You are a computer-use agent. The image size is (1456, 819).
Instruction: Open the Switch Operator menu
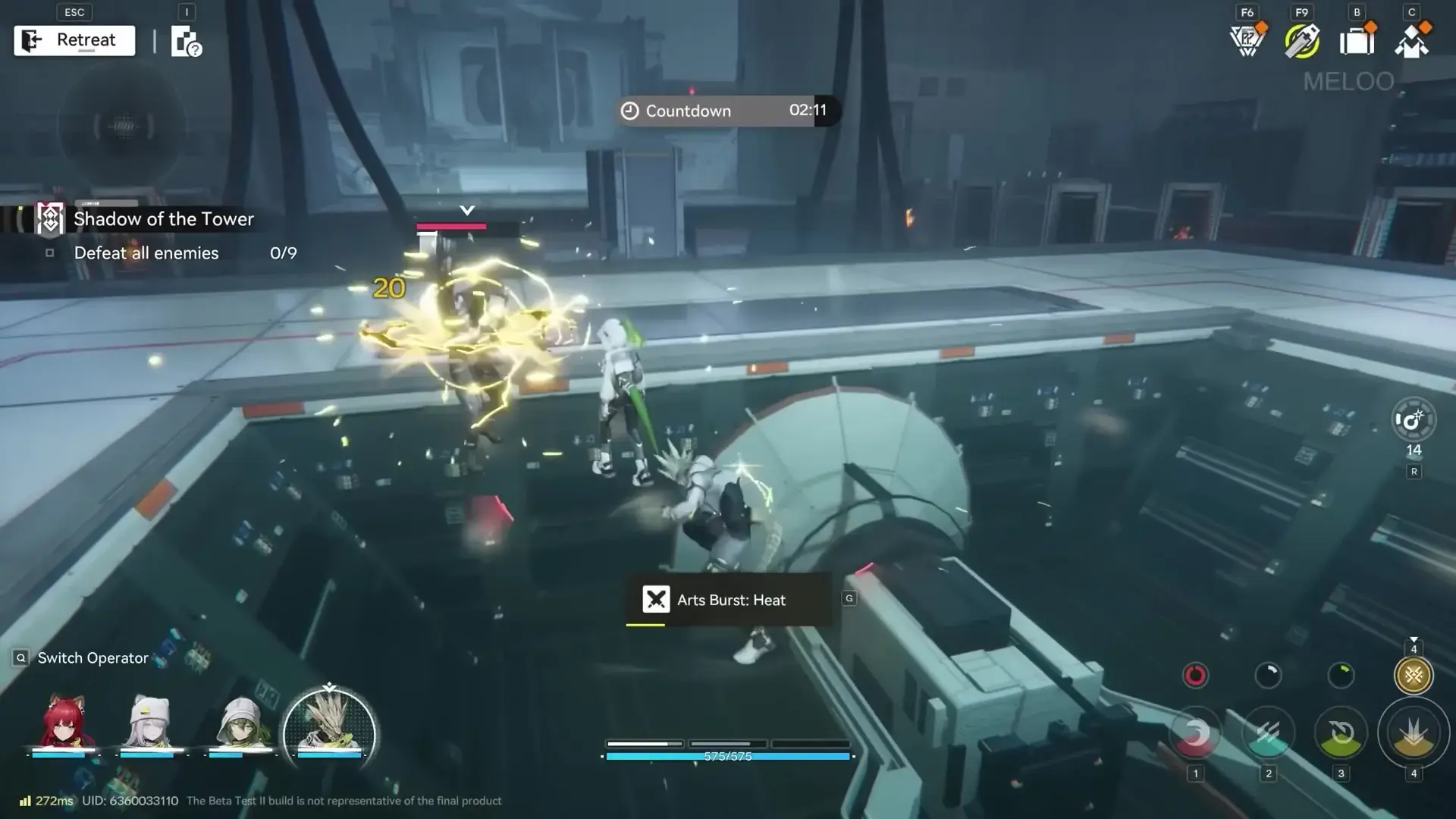coord(82,657)
